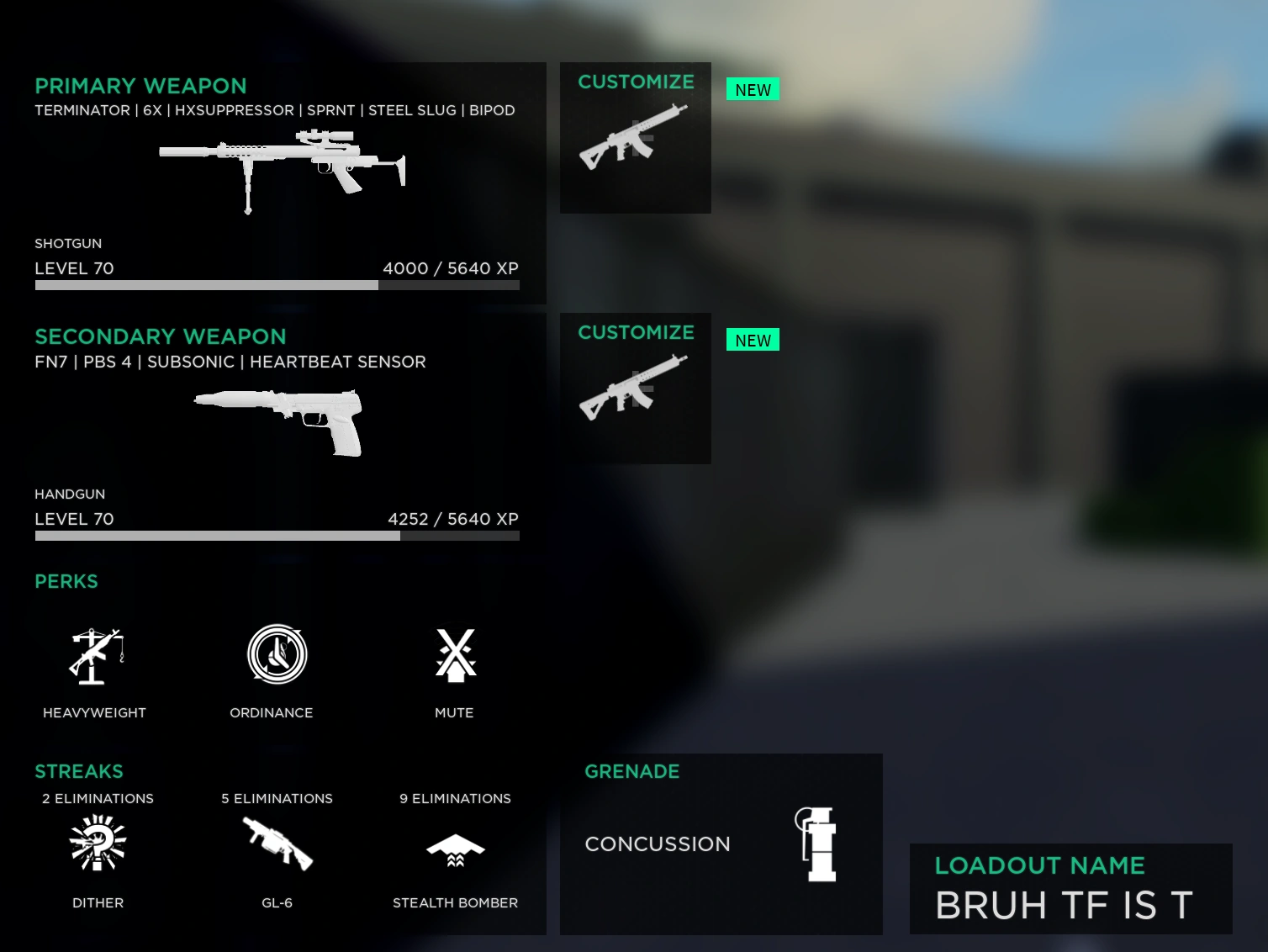The width and height of the screenshot is (1268, 952).
Task: Select the Heavyweight perk icon
Action: (x=94, y=656)
